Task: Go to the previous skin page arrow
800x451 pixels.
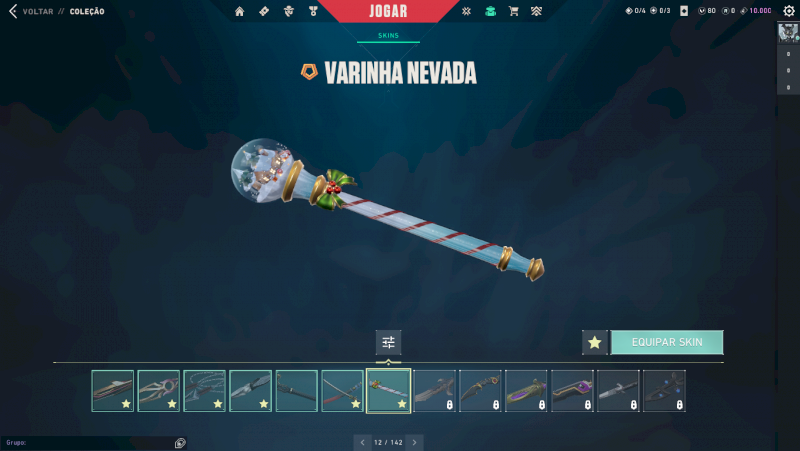Action: click(x=362, y=441)
